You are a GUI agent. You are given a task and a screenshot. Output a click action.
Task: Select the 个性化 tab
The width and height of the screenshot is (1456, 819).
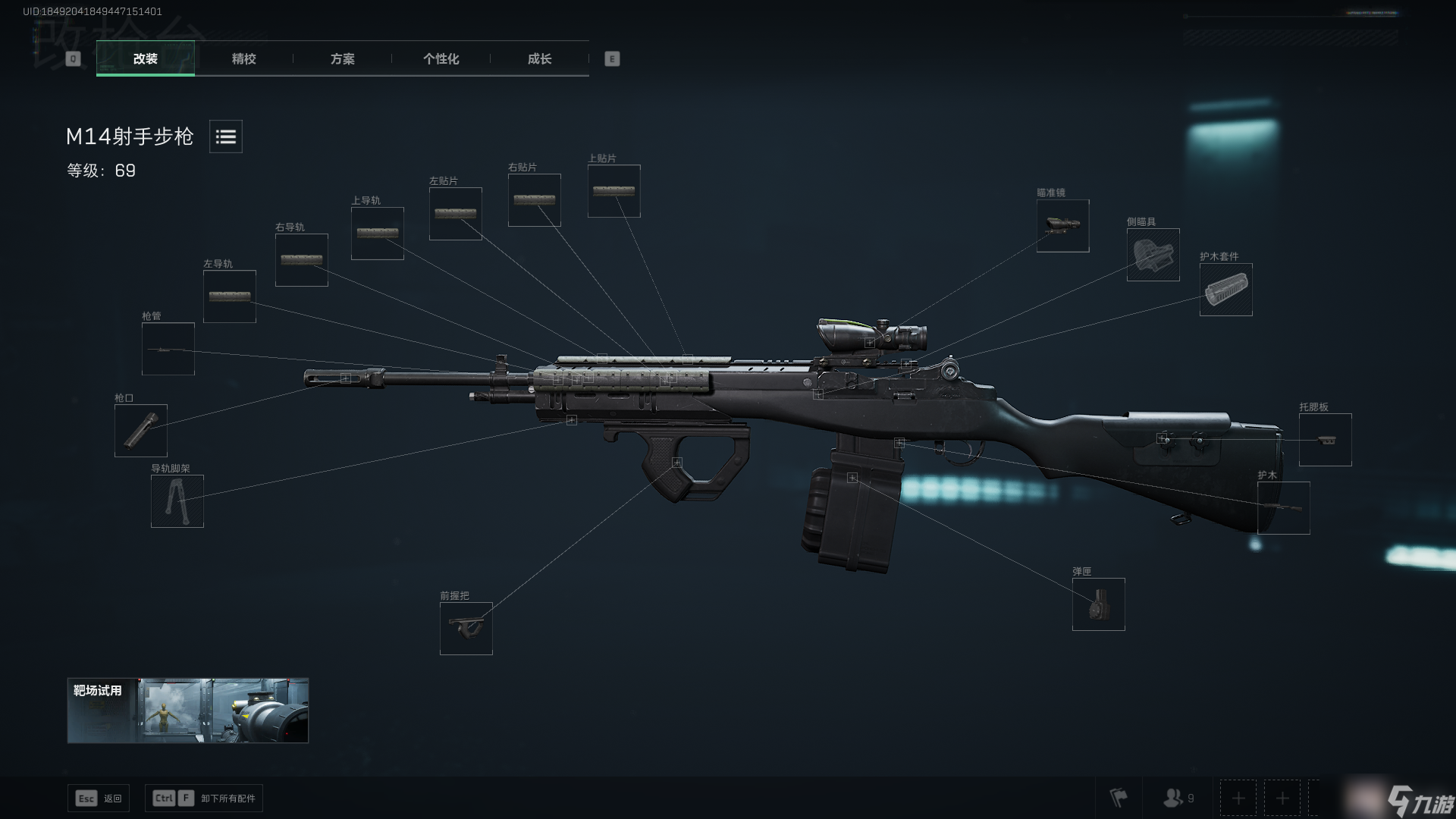click(x=441, y=59)
